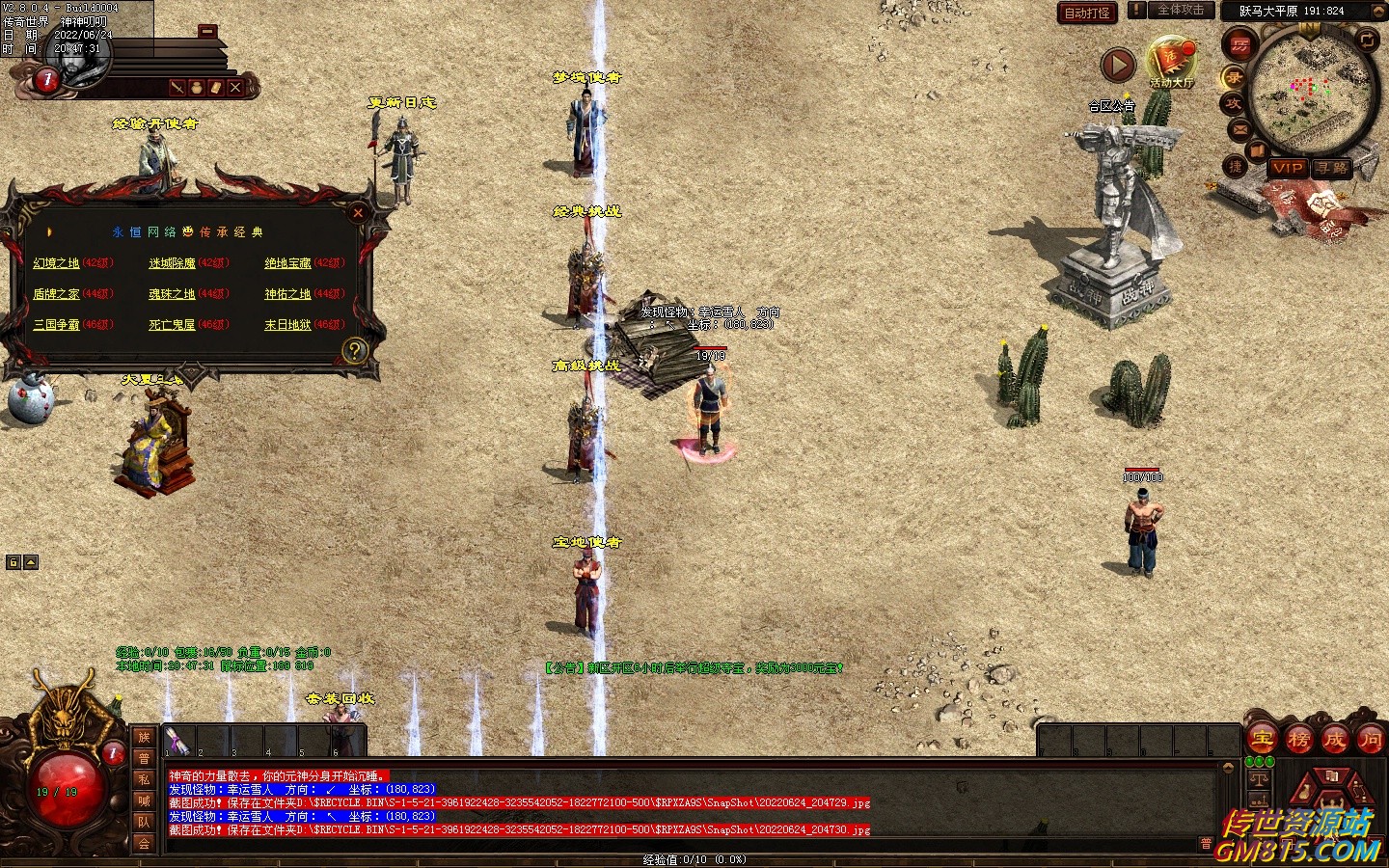Switch chat to the 私 private channel
Viewport: 1389px width, 868px height.
[144, 780]
